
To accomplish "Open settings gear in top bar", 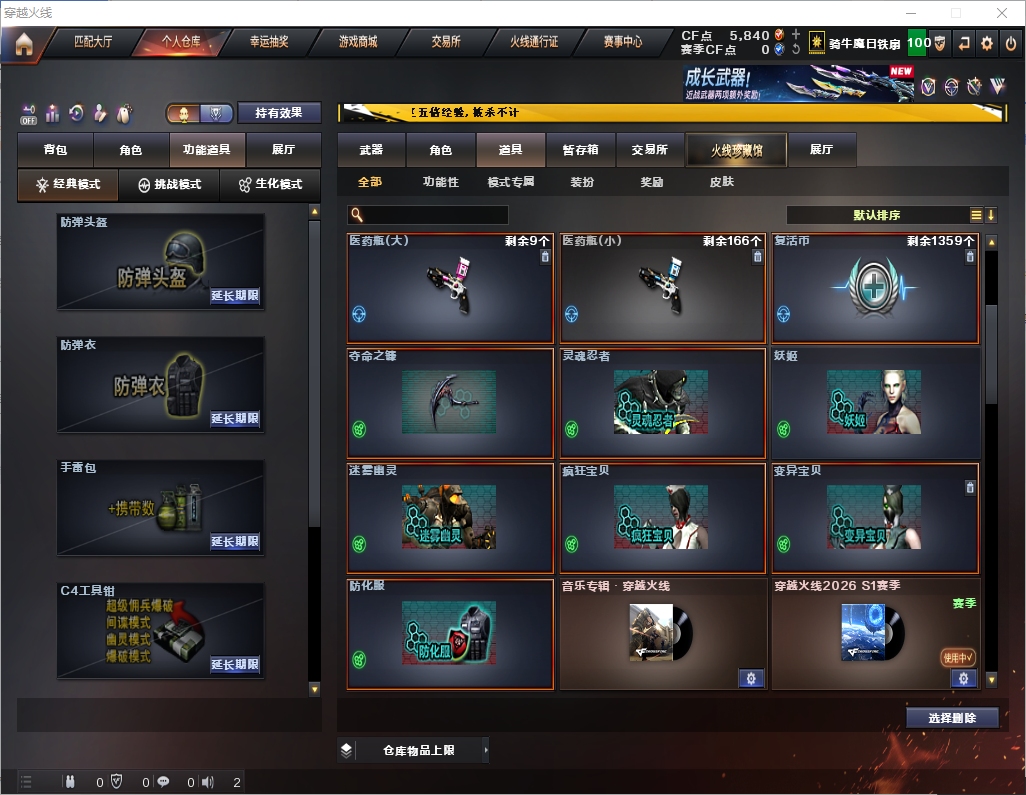I will point(987,43).
